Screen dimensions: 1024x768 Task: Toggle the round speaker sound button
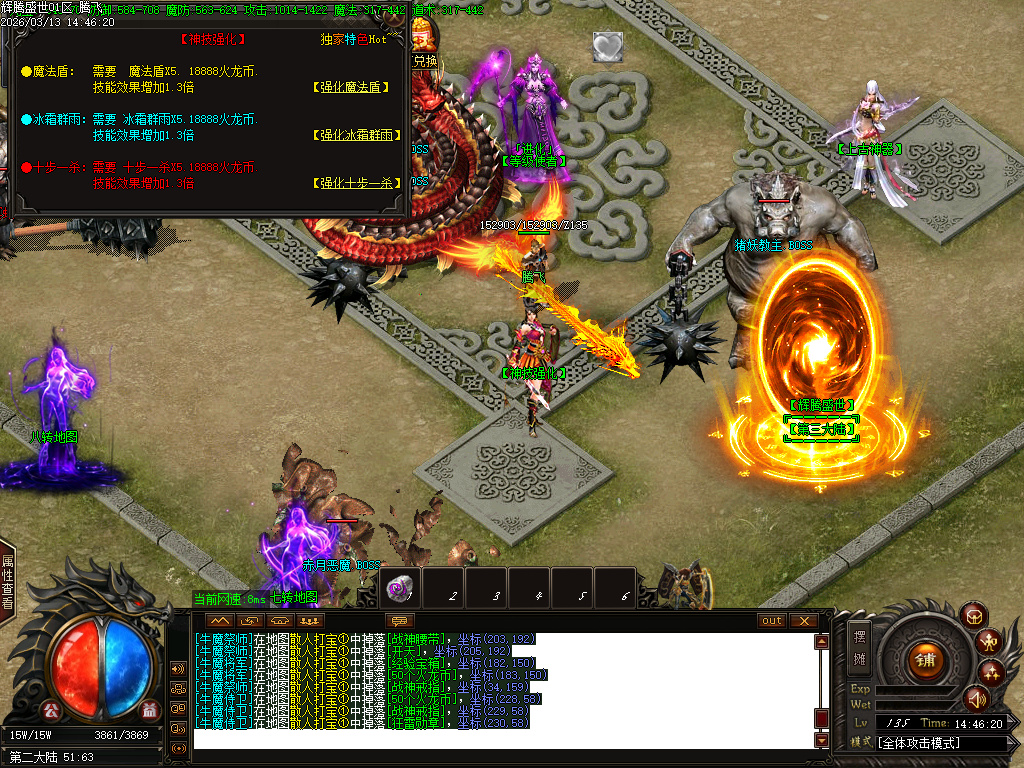pyautogui.click(x=976, y=699)
